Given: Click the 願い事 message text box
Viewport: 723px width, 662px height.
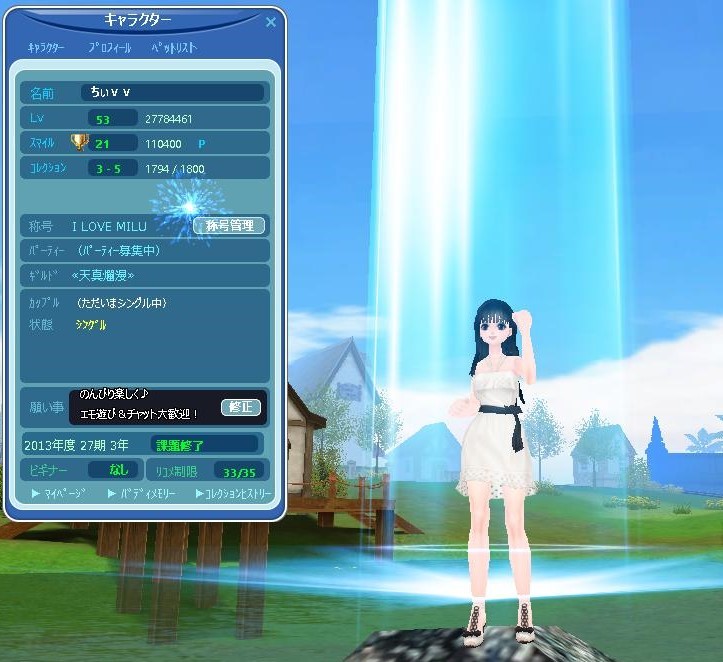Looking at the screenshot, I should coord(146,406).
